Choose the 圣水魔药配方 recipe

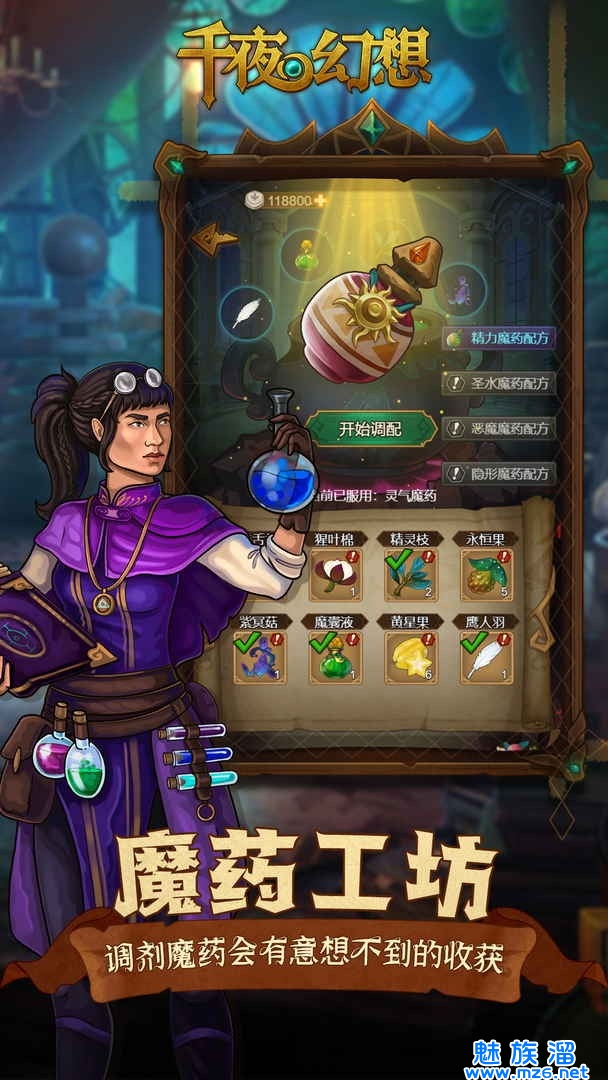(498, 383)
